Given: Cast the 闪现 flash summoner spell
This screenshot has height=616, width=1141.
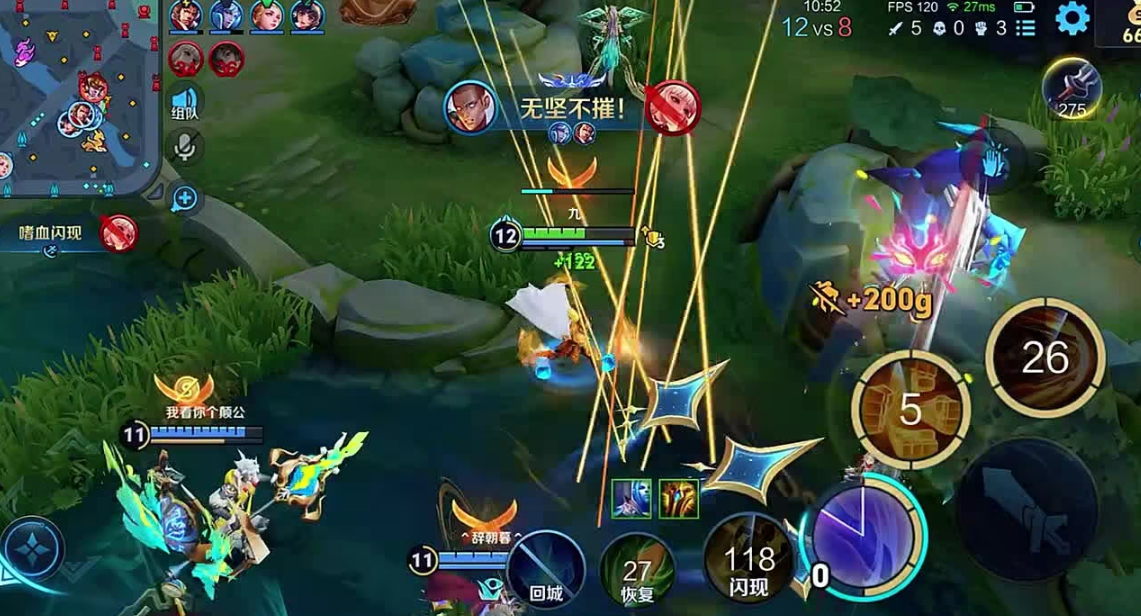Looking at the screenshot, I should coord(749,563).
